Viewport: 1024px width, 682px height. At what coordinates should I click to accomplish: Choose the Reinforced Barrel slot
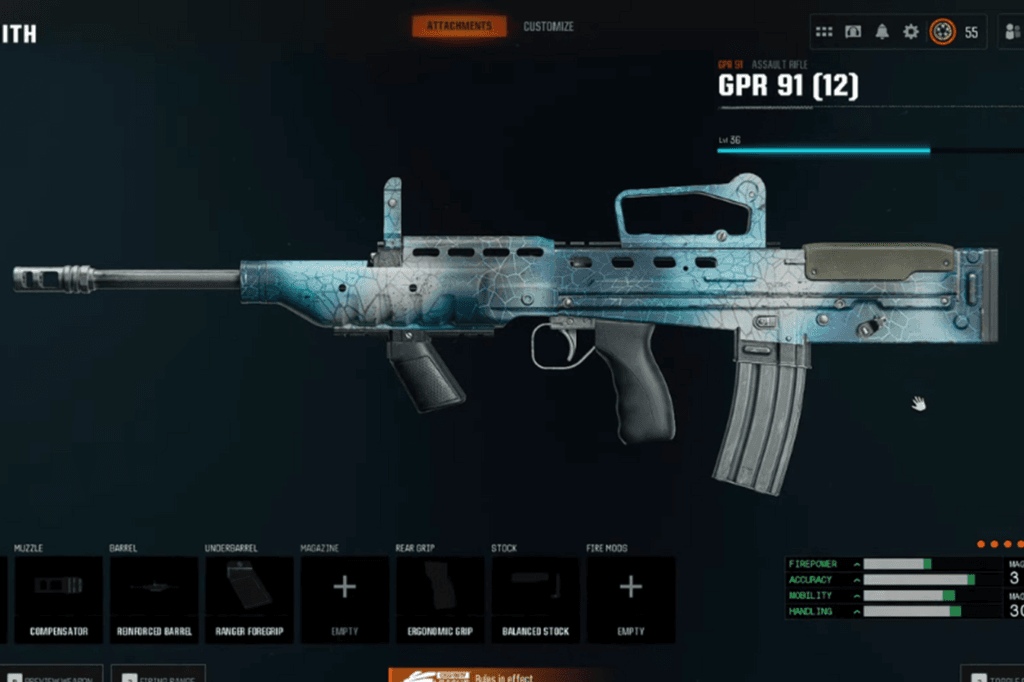[x=153, y=599]
